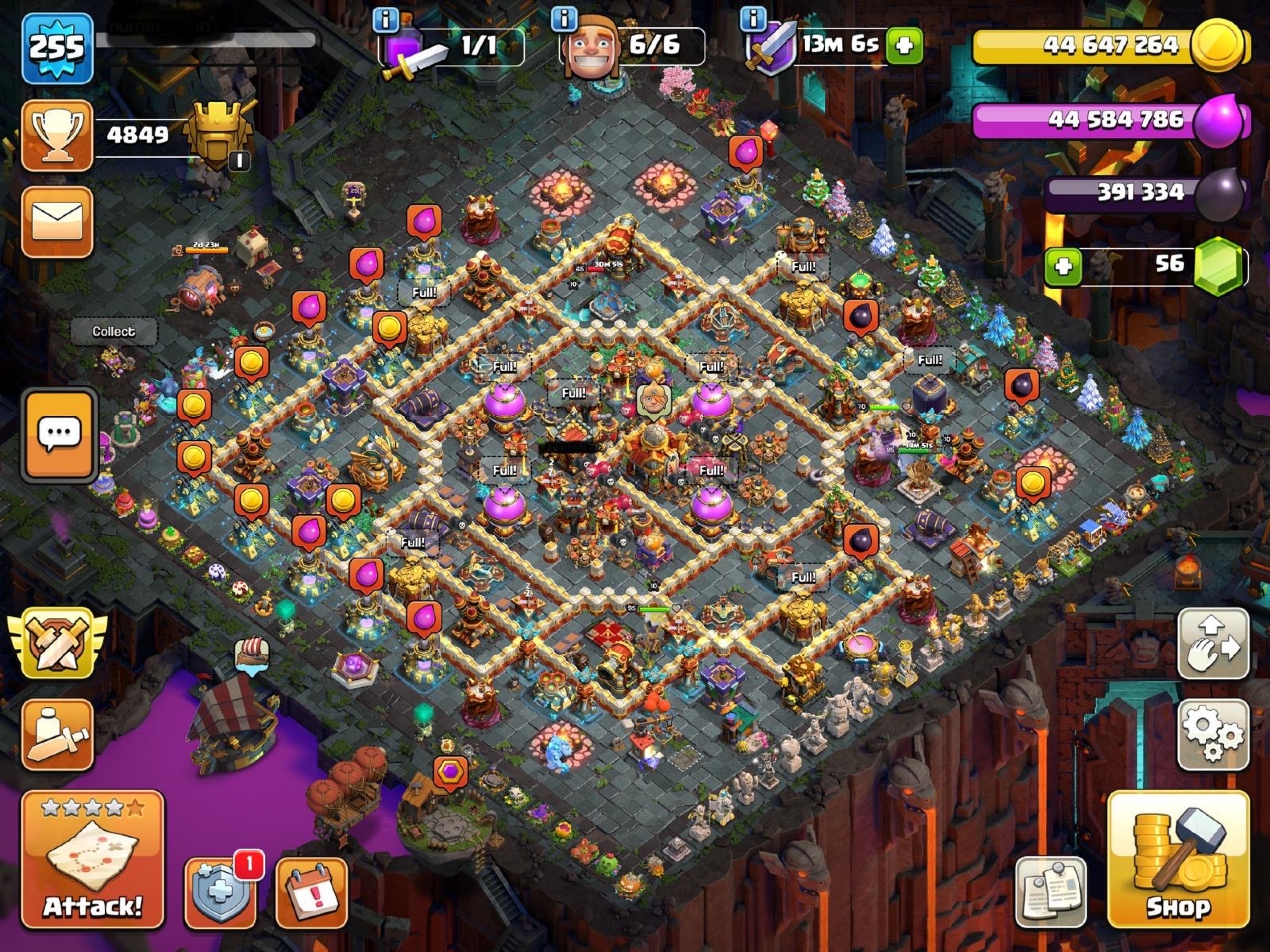Extend shield with green plus button
The width and height of the screenshot is (1270, 952).
[x=904, y=45]
